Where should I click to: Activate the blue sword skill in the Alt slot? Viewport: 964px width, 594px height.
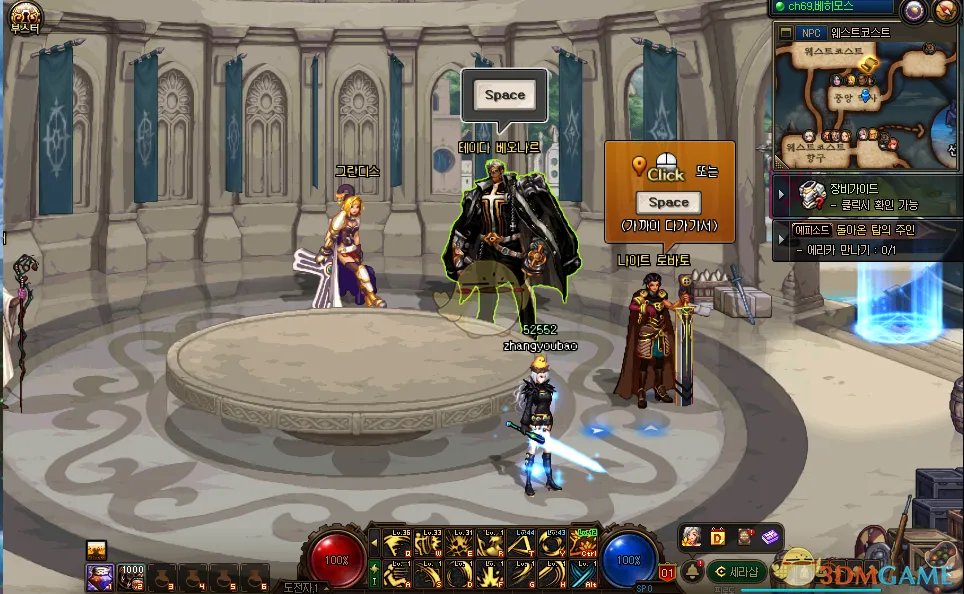tap(584, 574)
